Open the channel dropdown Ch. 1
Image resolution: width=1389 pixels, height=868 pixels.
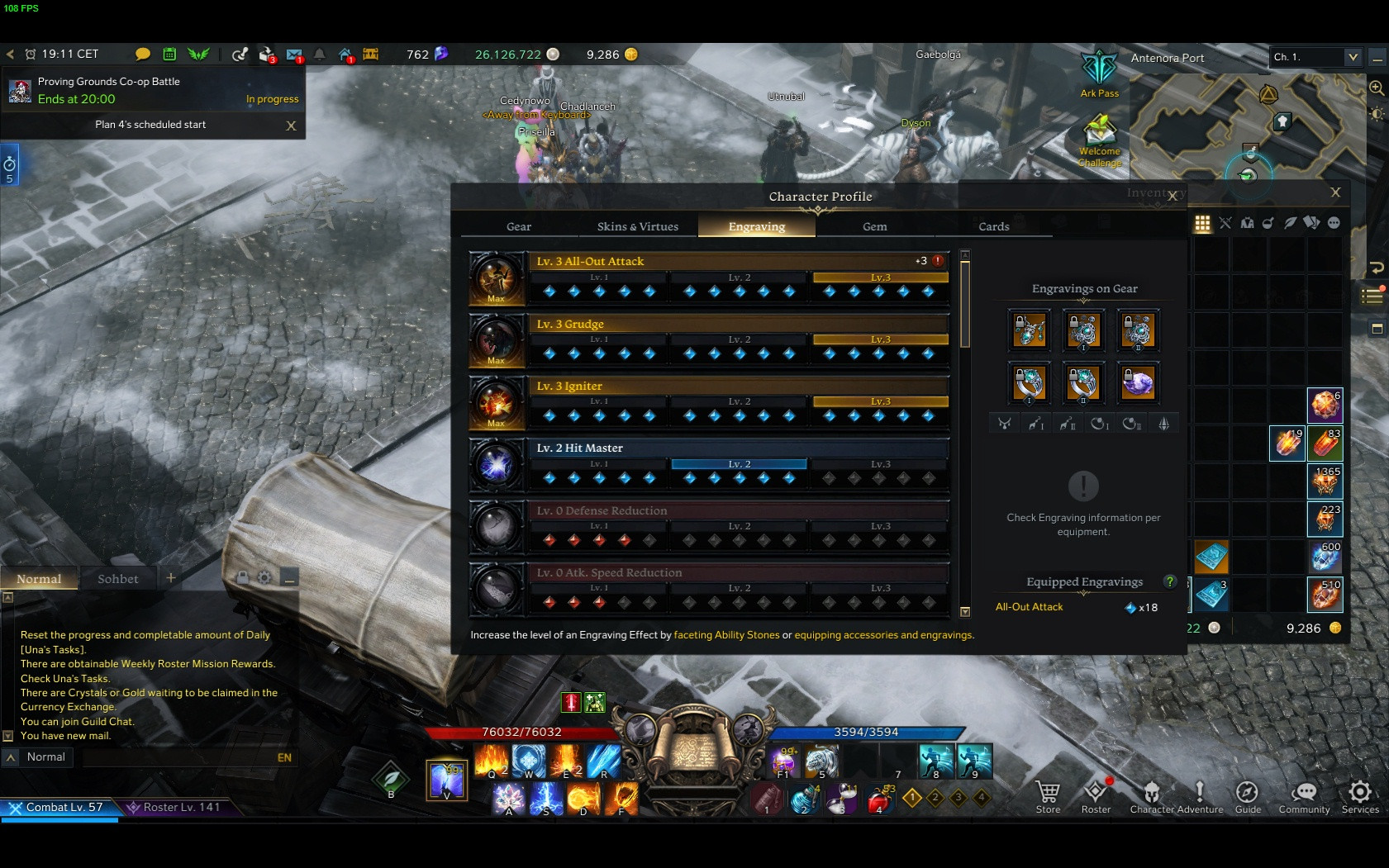[1352, 57]
